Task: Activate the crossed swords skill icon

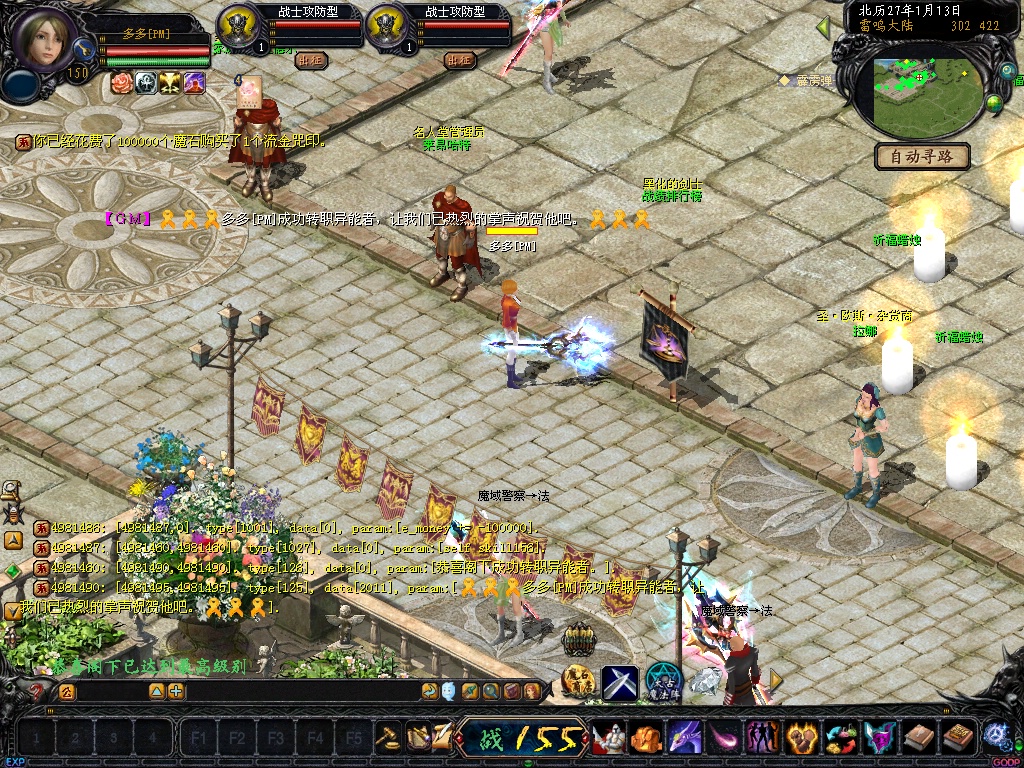Action: (620, 684)
